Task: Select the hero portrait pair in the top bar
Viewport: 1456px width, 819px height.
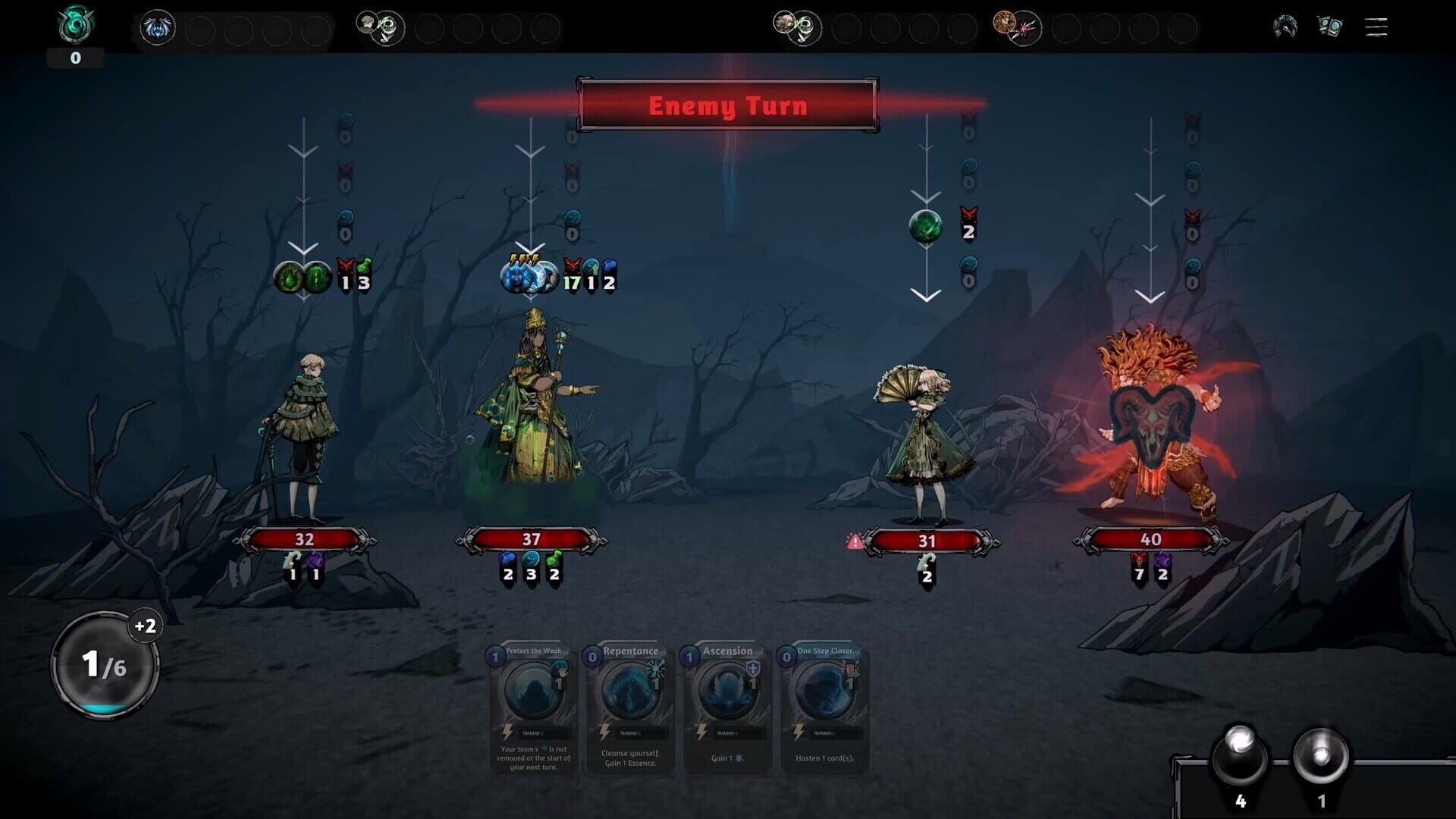Action: coord(377,27)
